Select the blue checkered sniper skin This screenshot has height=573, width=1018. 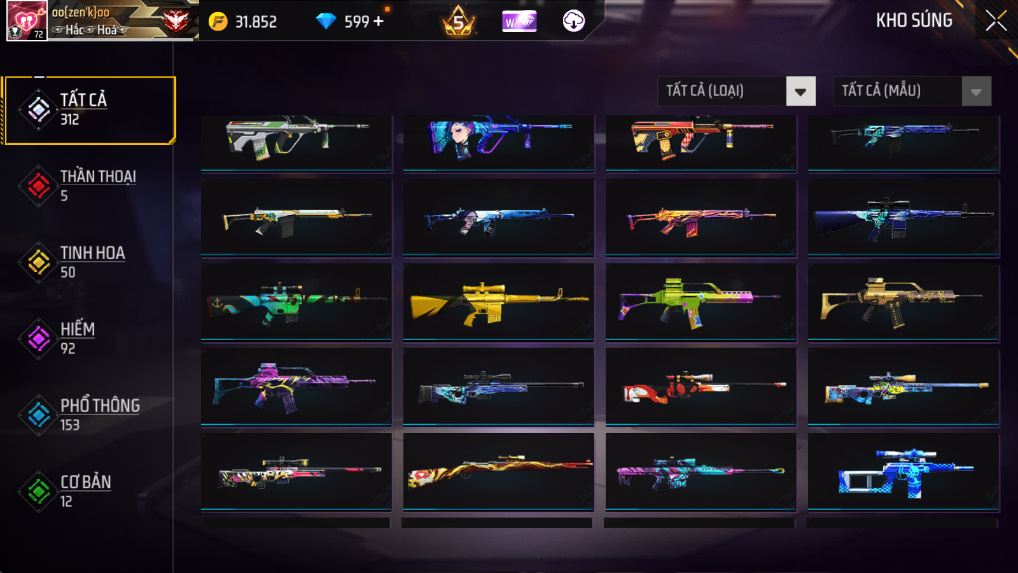point(902,472)
